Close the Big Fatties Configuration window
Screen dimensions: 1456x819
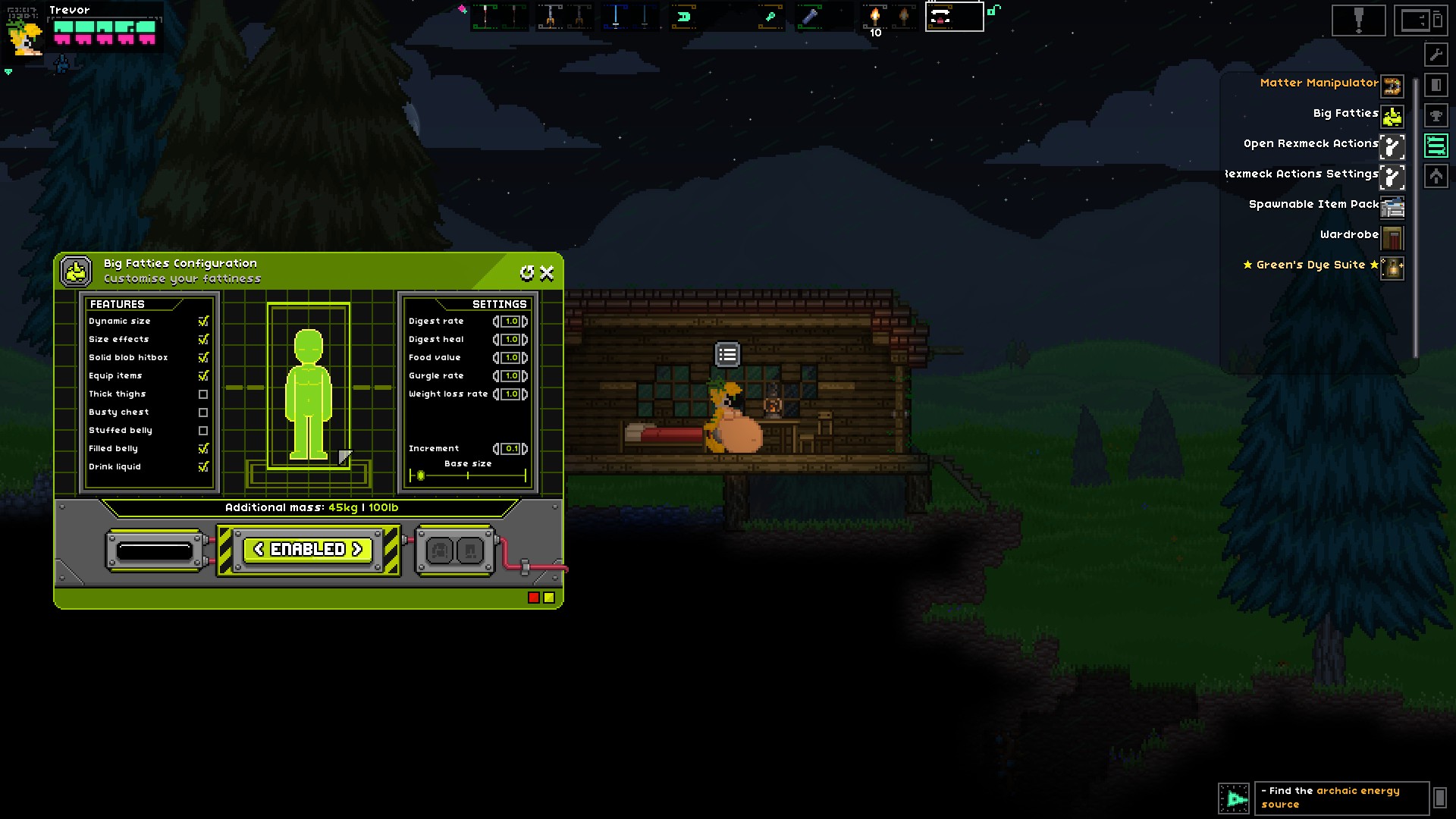pyautogui.click(x=547, y=273)
